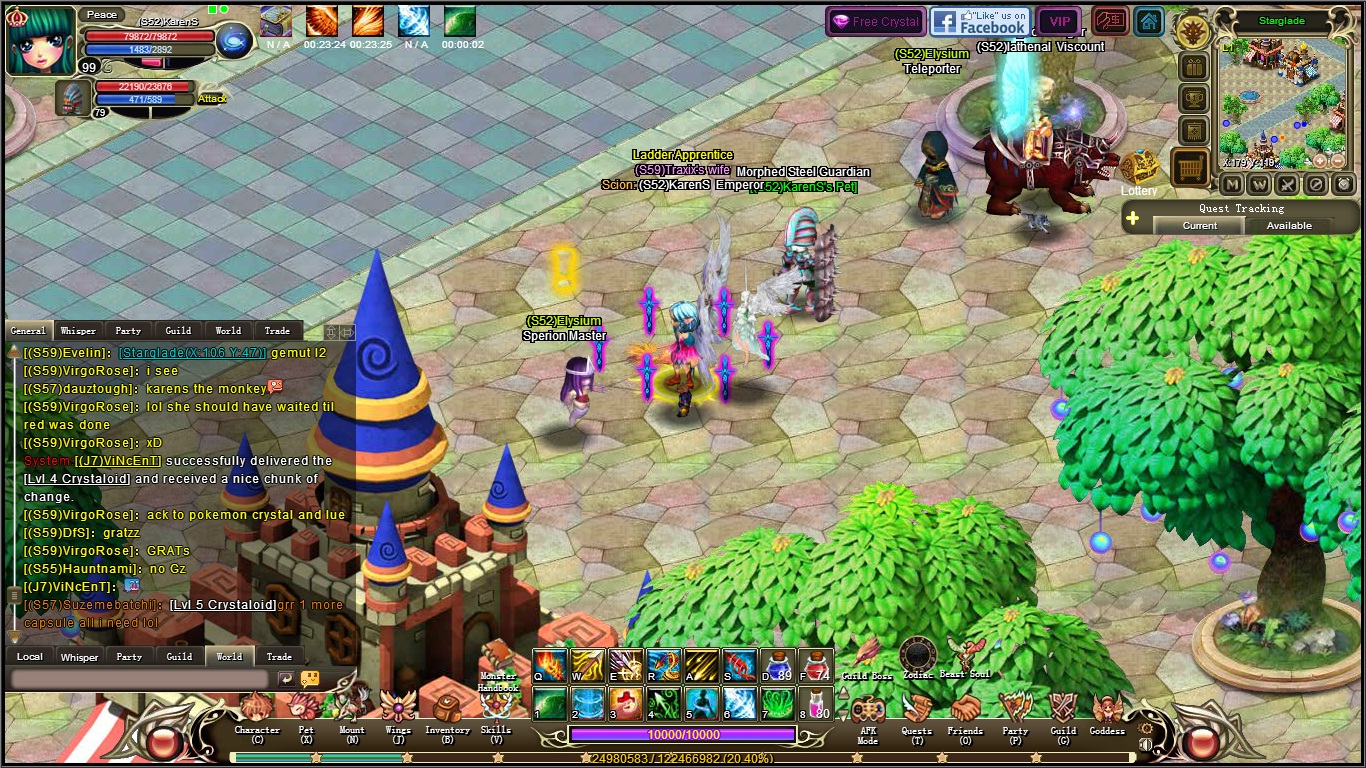
Task: Toggle AFK Mode
Action: coord(867,713)
